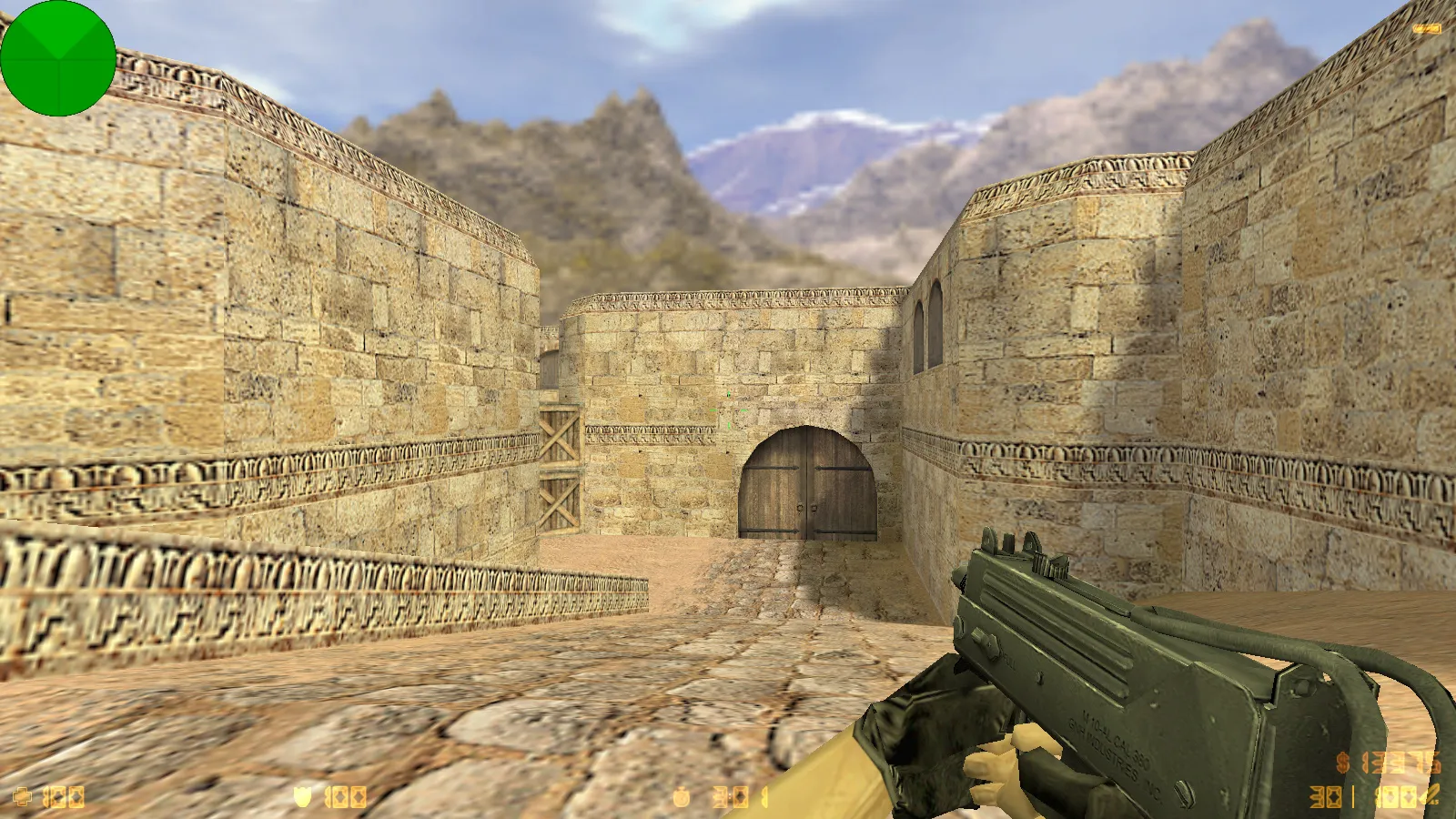Viewport: 1456px width, 819px height.
Task: Select the flashlight battery indicator icon
Action: 1426,29
